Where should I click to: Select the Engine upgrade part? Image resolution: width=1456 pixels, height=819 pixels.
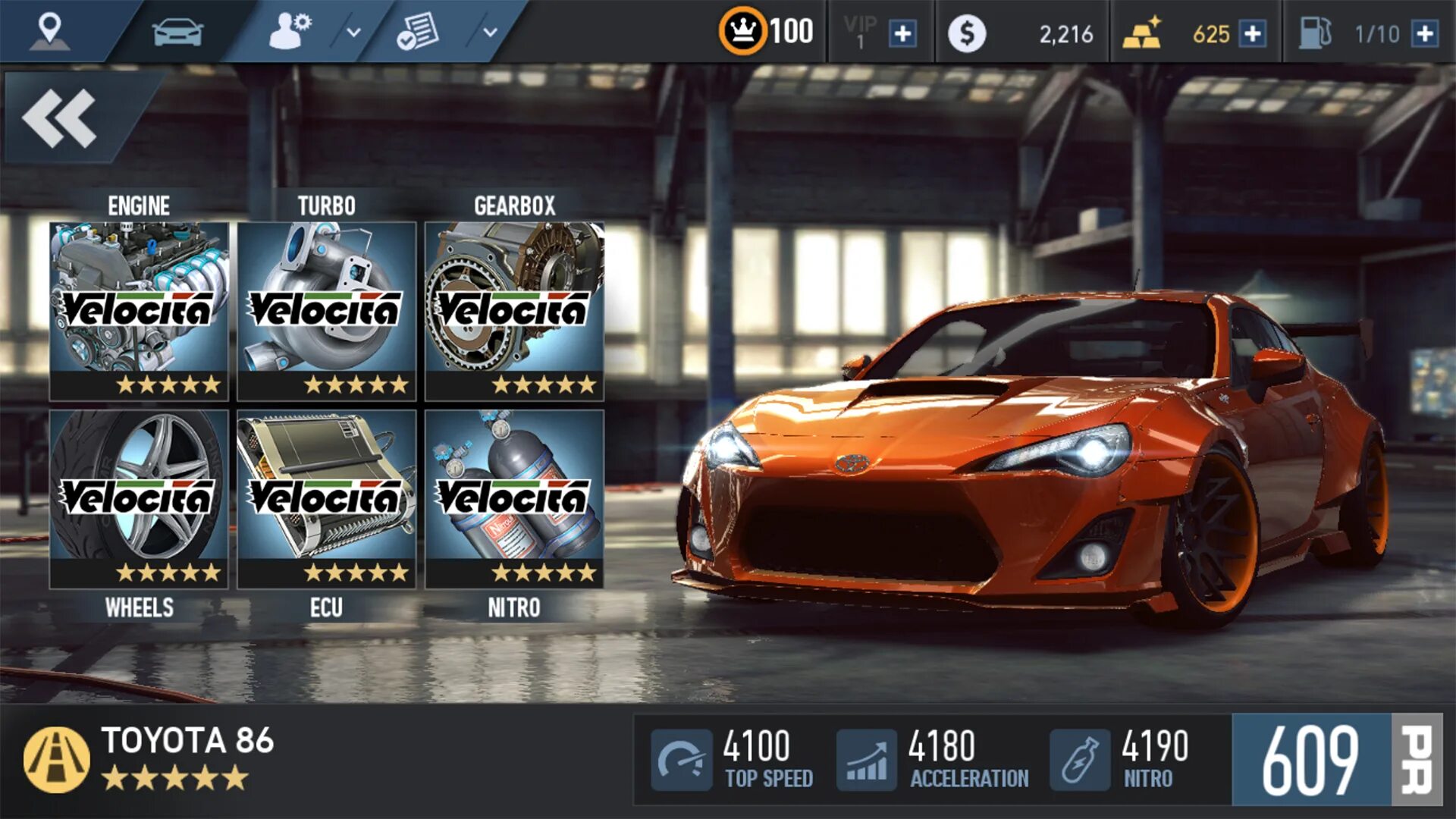tap(139, 311)
